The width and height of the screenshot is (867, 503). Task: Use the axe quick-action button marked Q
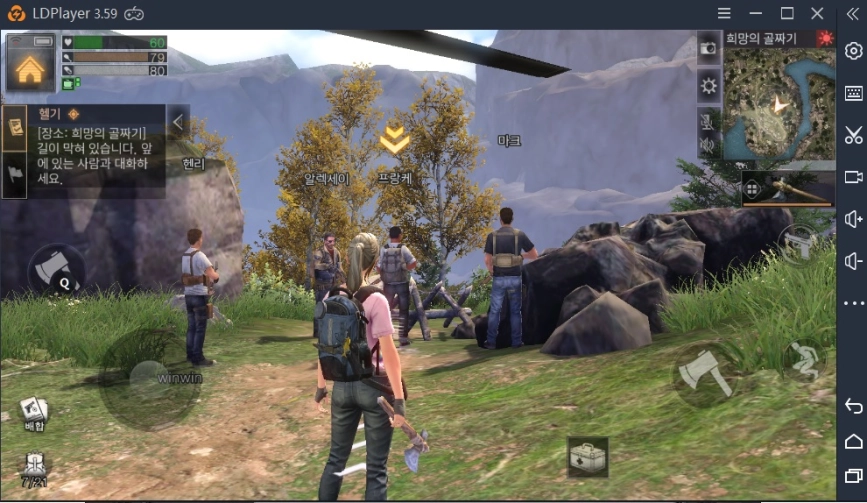pos(57,270)
